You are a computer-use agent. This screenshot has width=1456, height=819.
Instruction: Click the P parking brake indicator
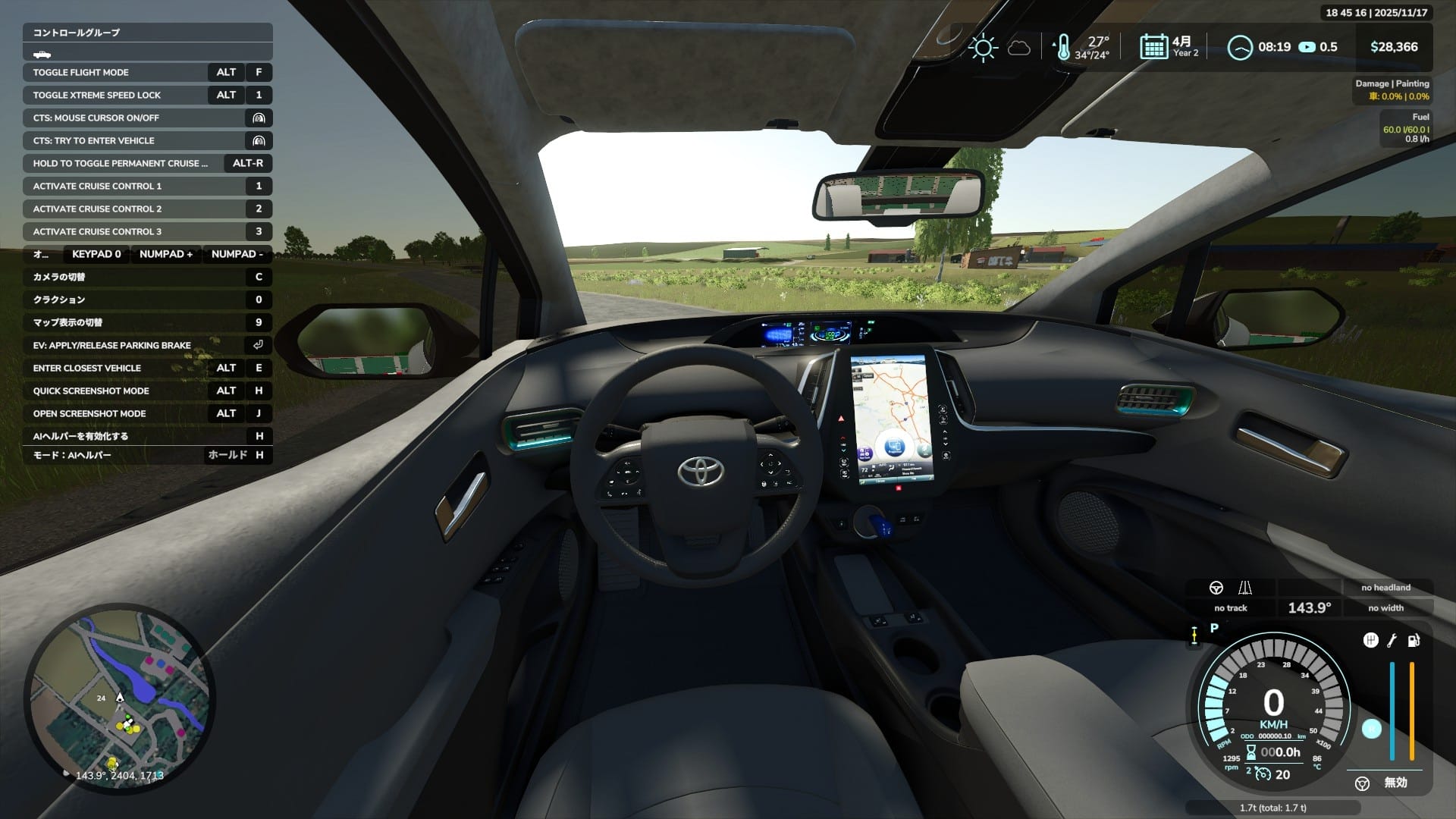[1213, 628]
